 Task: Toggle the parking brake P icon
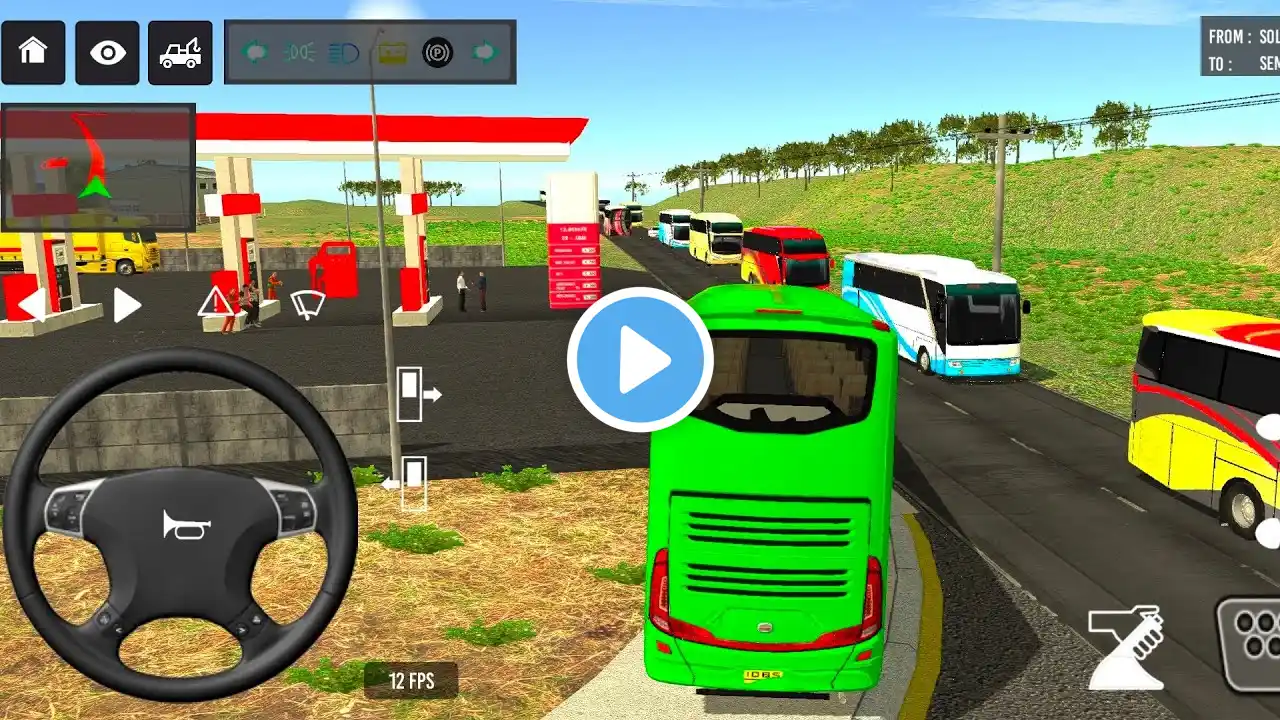point(437,51)
